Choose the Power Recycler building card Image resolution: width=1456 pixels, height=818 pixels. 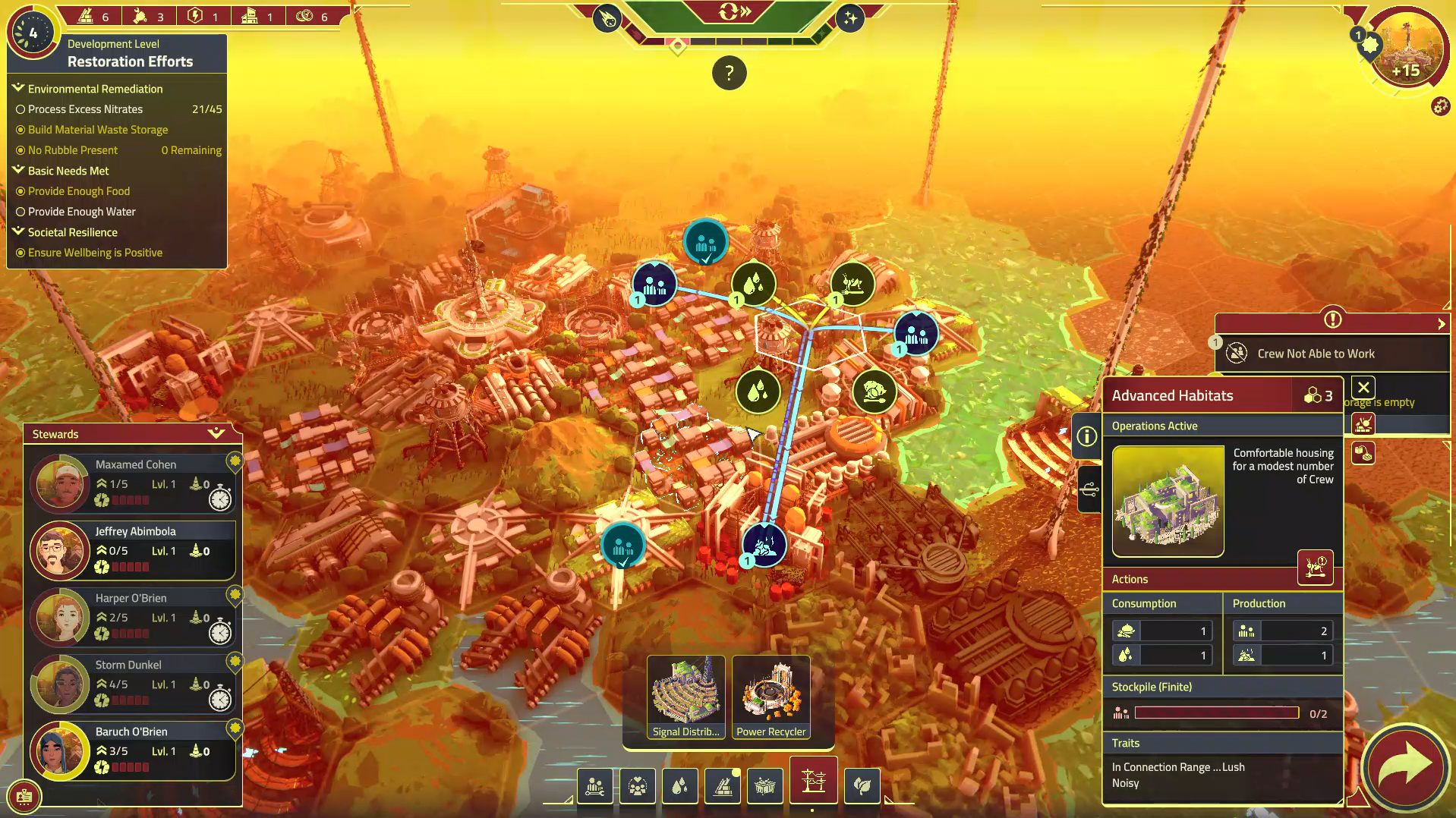pyautogui.click(x=771, y=697)
